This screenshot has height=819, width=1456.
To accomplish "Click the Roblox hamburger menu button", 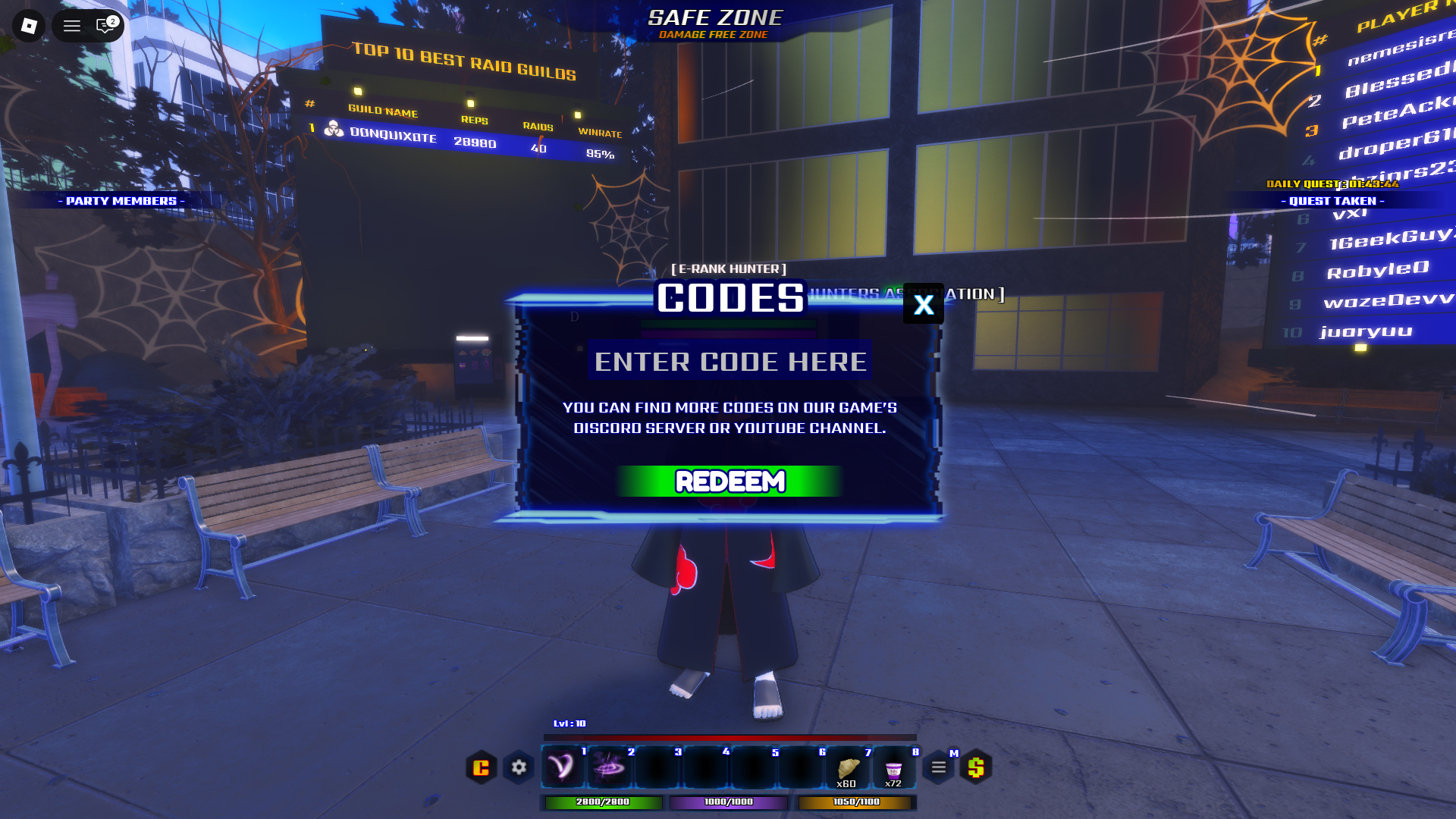I will [x=71, y=25].
